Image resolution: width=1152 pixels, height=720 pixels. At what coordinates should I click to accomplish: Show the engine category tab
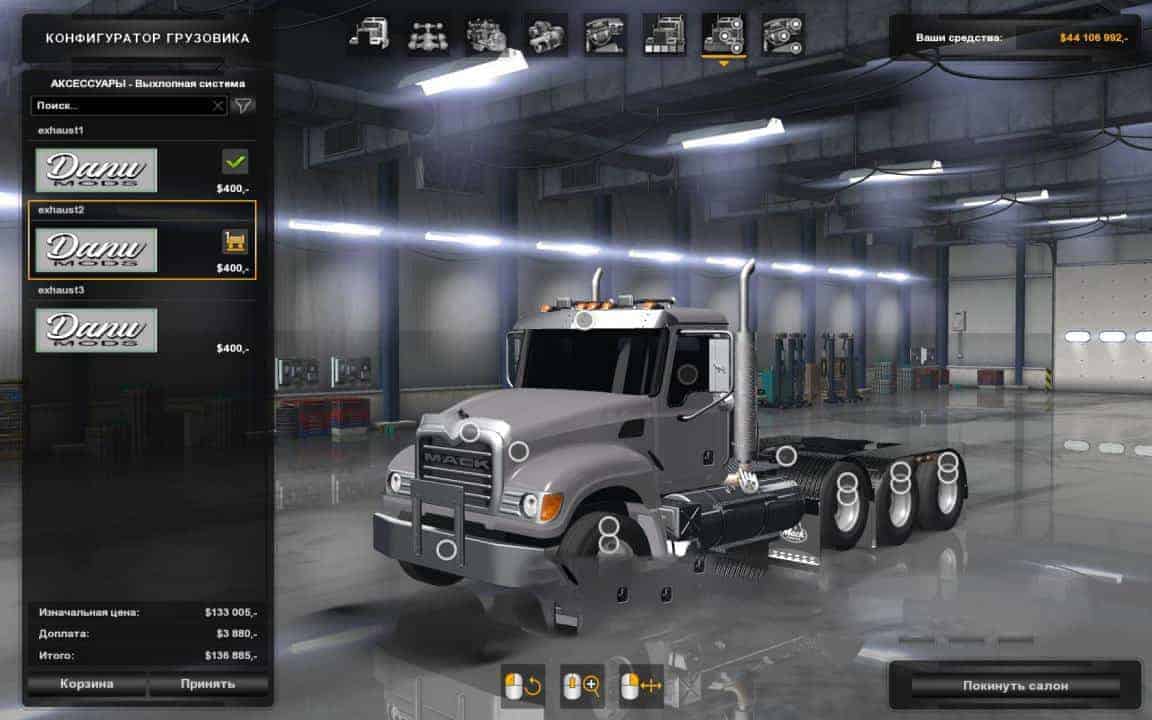pos(486,34)
